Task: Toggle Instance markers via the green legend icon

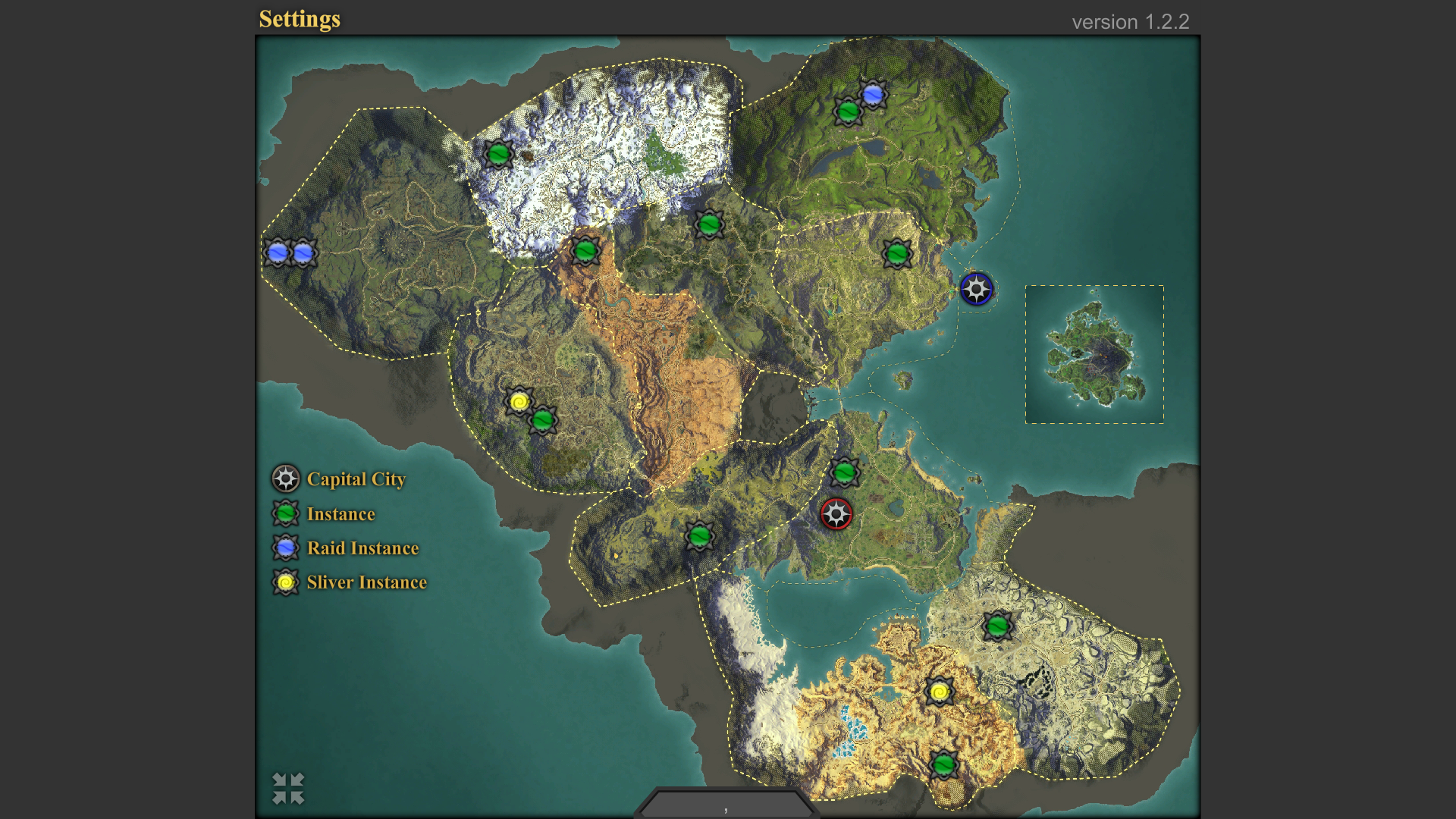Action: pos(285,513)
